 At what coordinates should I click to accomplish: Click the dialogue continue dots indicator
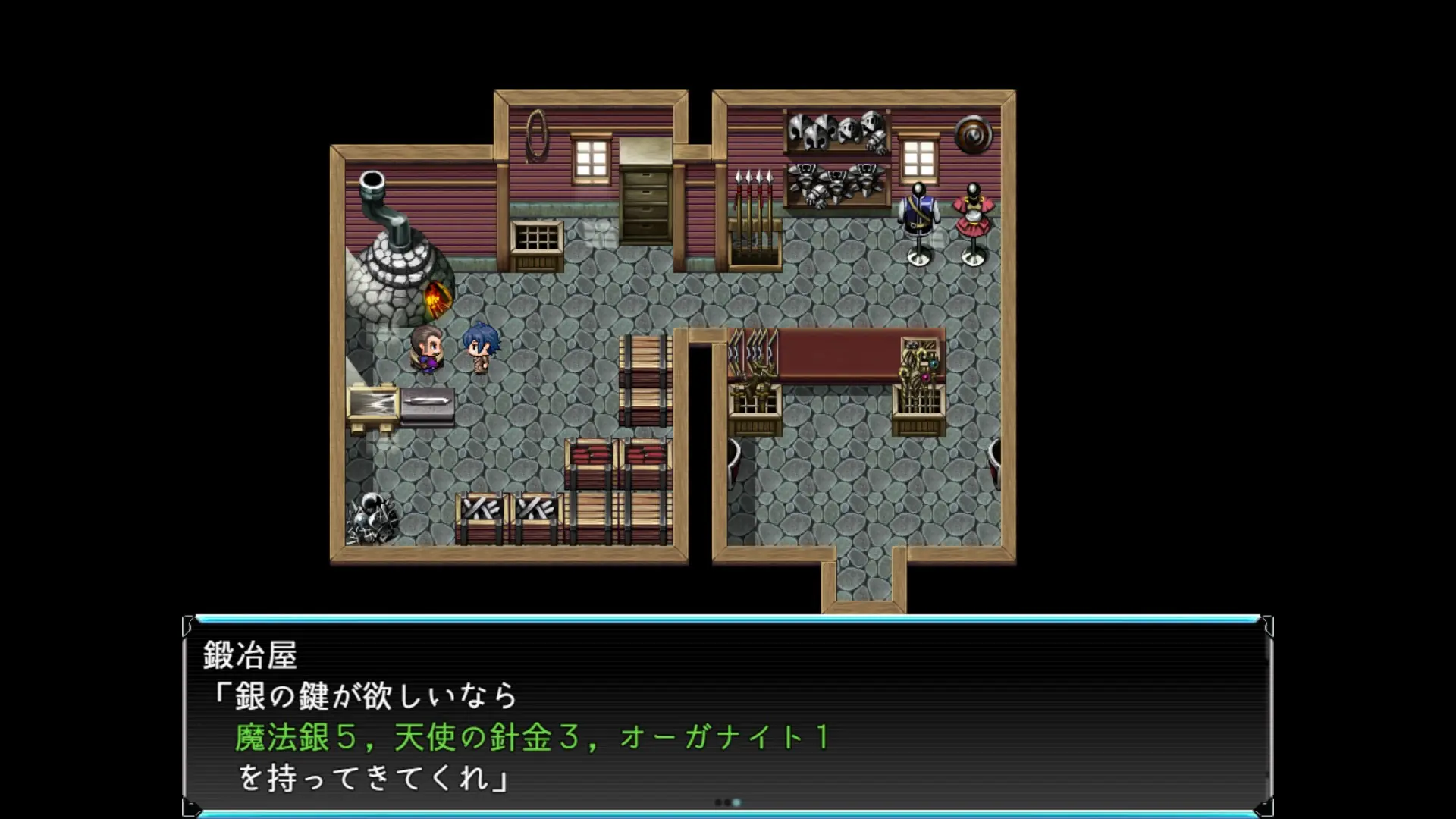(727, 802)
